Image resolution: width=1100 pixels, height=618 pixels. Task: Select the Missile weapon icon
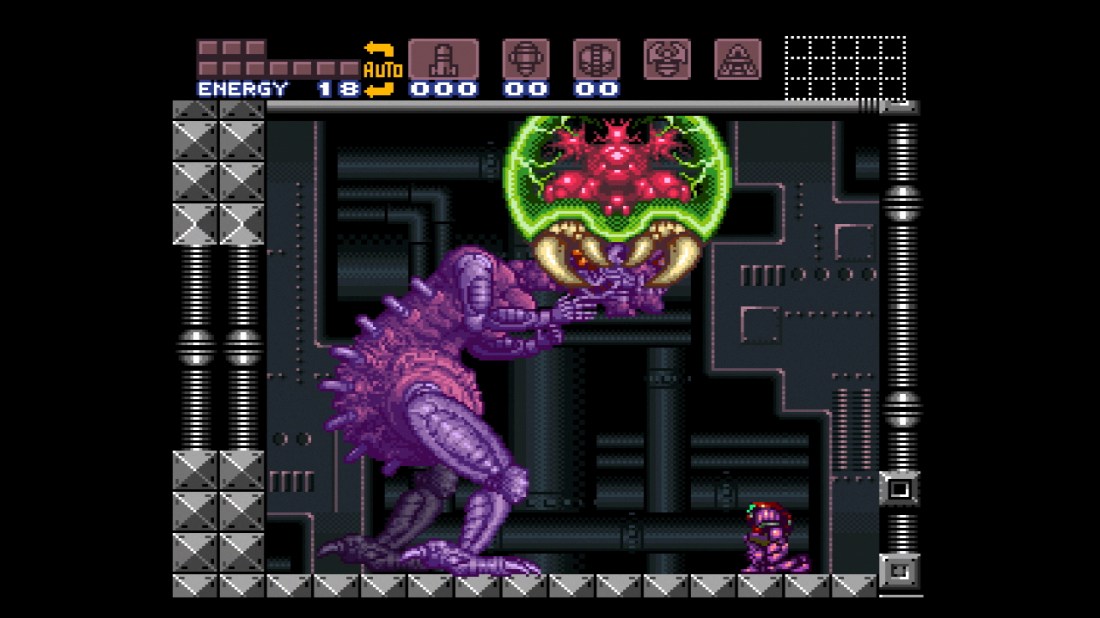[x=443, y=59]
